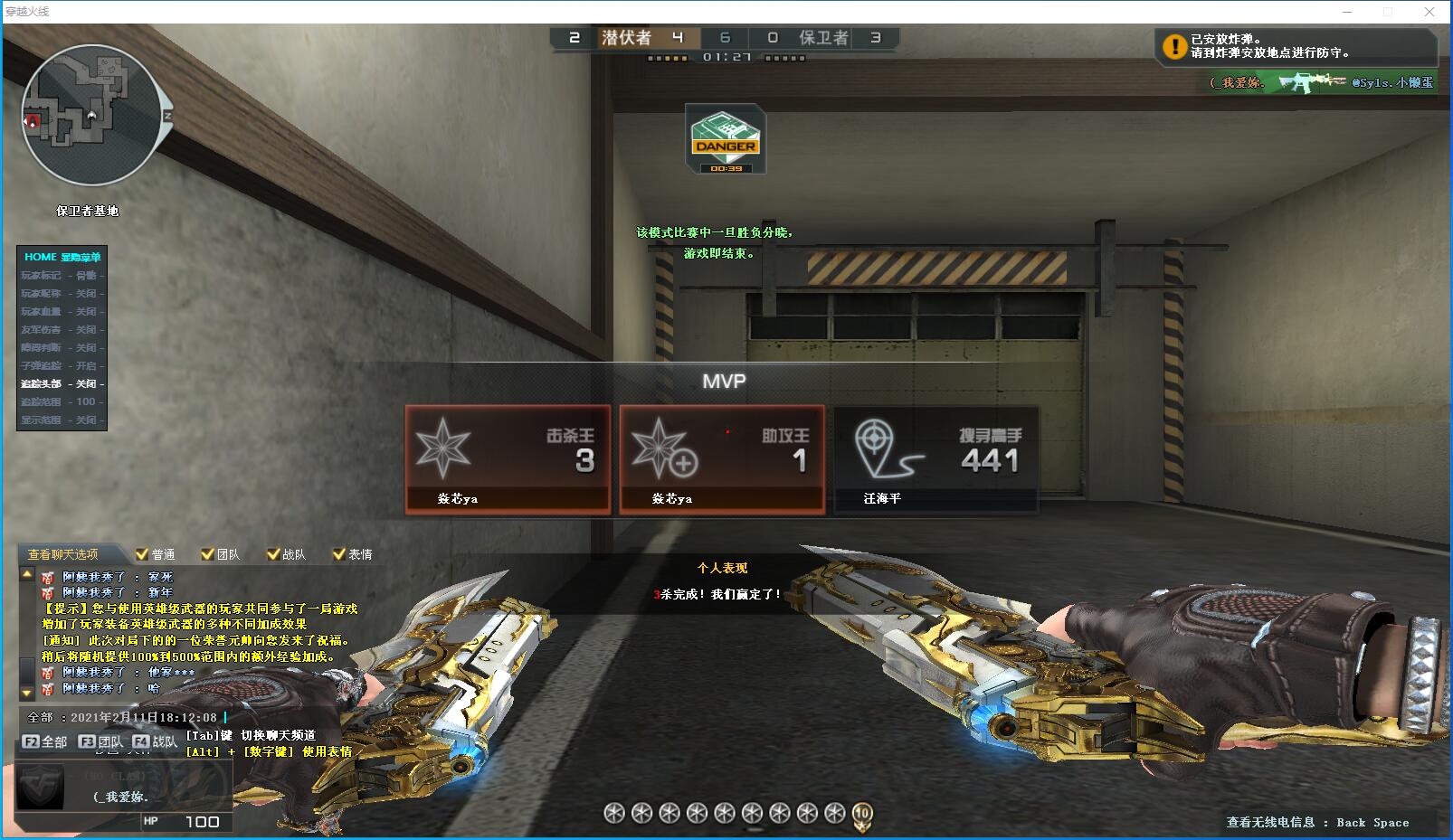The height and width of the screenshot is (840, 1453).
Task: Toggle the 表情 chat filter checkbox
Action: point(339,554)
